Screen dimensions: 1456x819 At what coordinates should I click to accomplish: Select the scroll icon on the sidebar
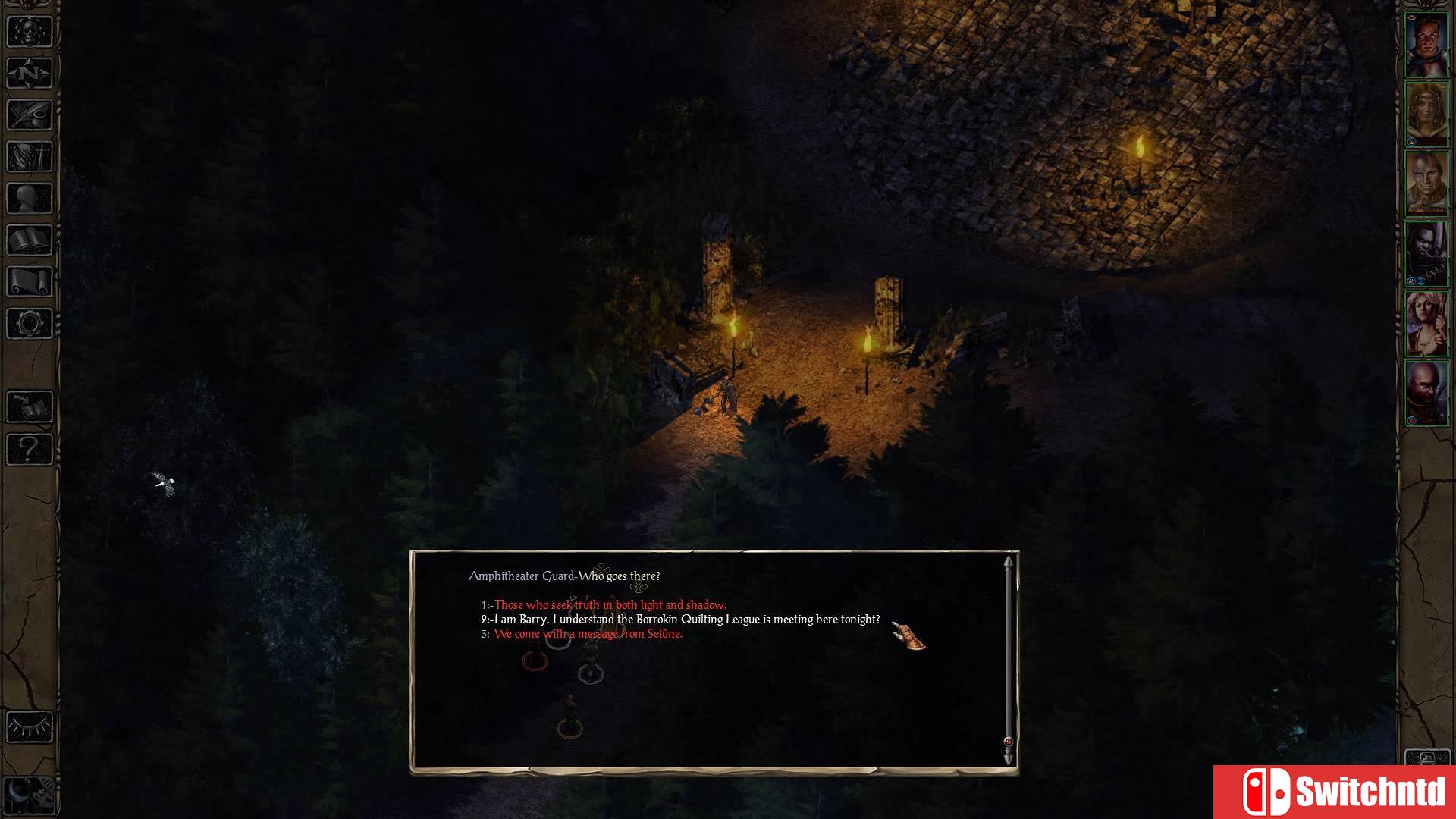click(29, 282)
